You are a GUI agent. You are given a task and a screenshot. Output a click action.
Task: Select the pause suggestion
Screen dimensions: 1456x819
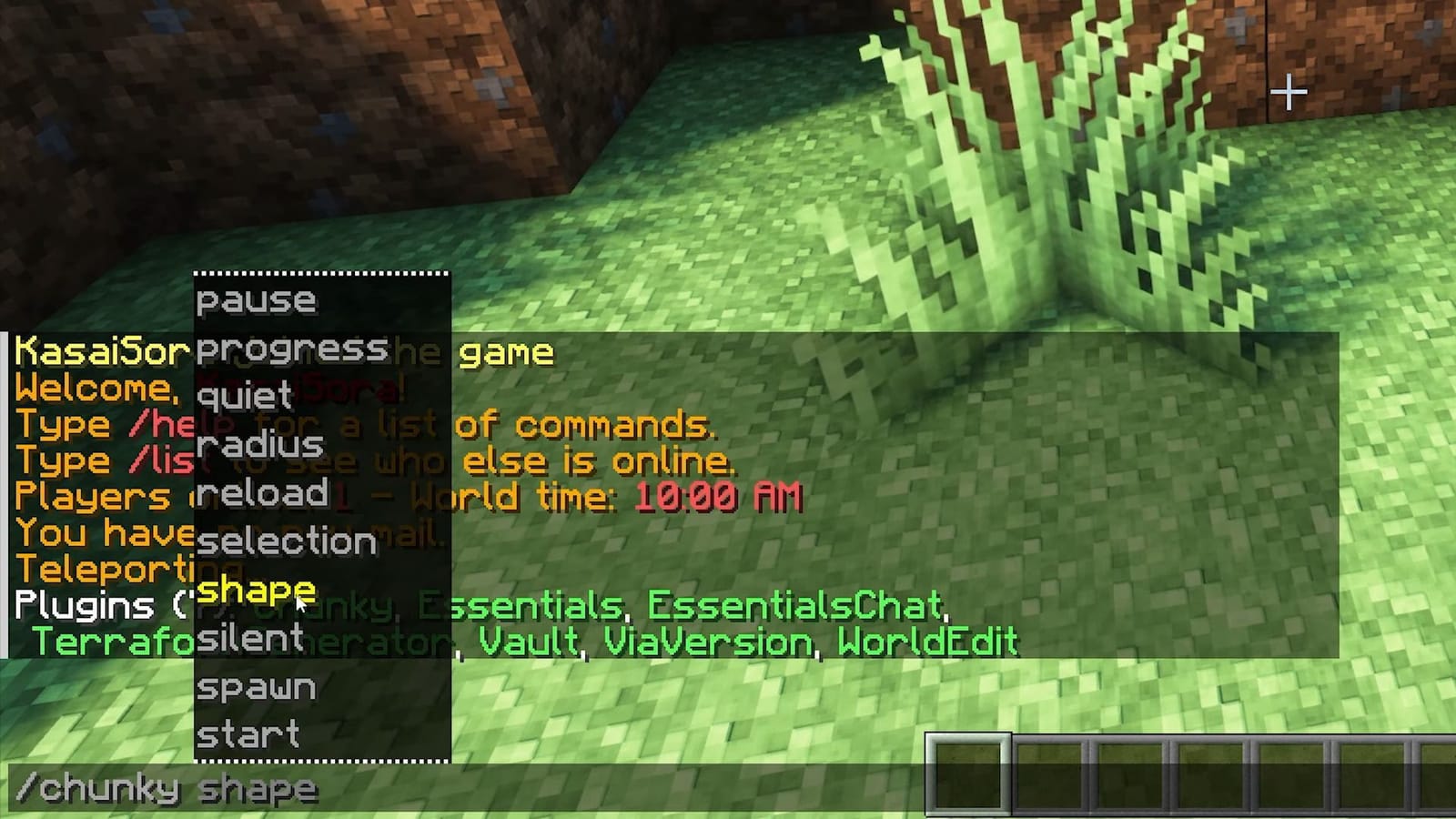click(258, 300)
